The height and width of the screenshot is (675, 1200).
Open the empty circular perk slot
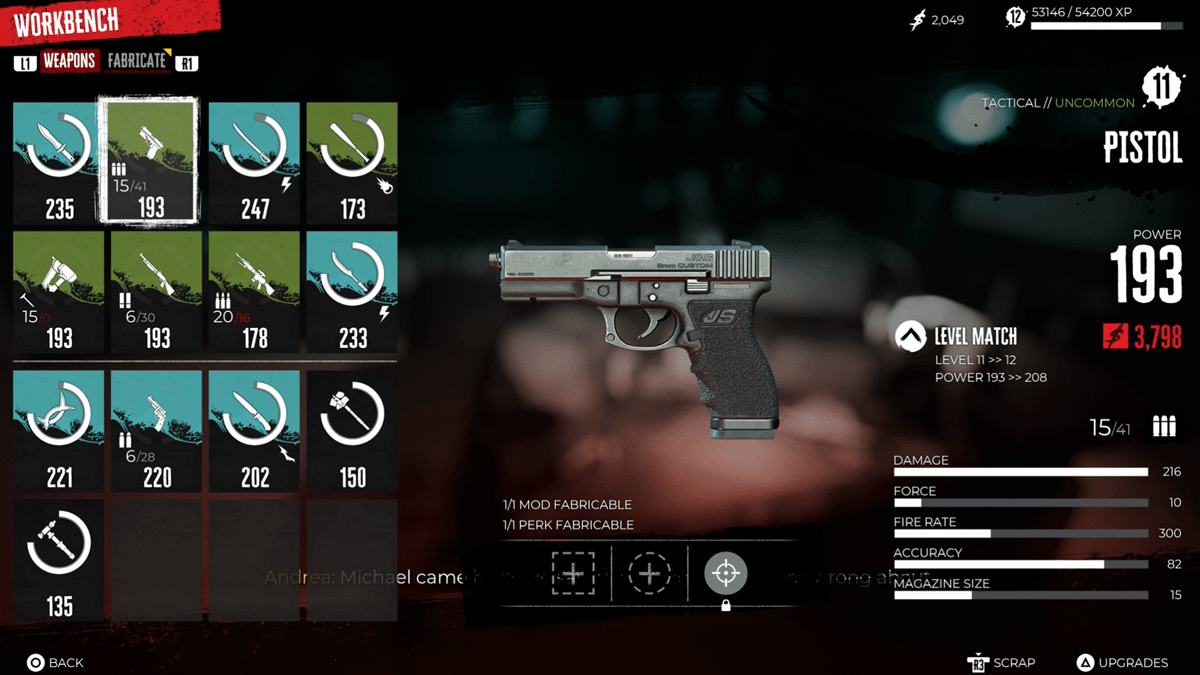click(649, 574)
